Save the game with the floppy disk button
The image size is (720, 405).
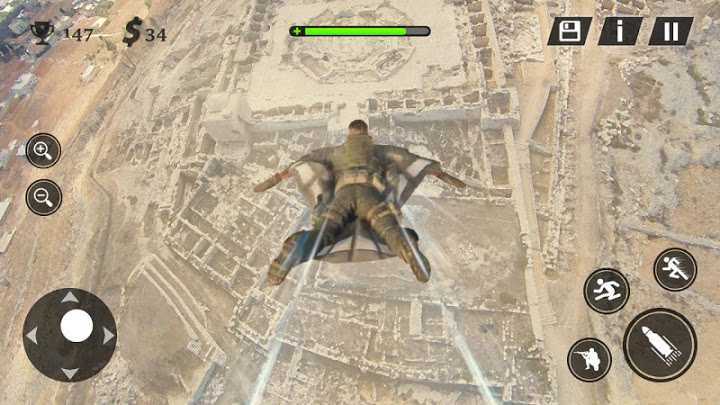coord(570,31)
